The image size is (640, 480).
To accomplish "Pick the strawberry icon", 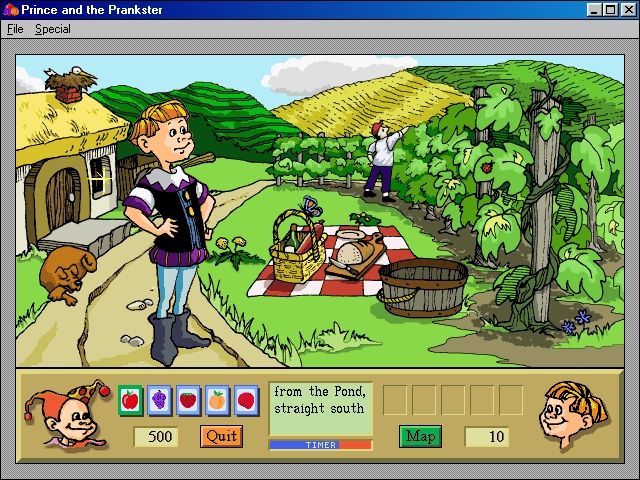I will 188,401.
